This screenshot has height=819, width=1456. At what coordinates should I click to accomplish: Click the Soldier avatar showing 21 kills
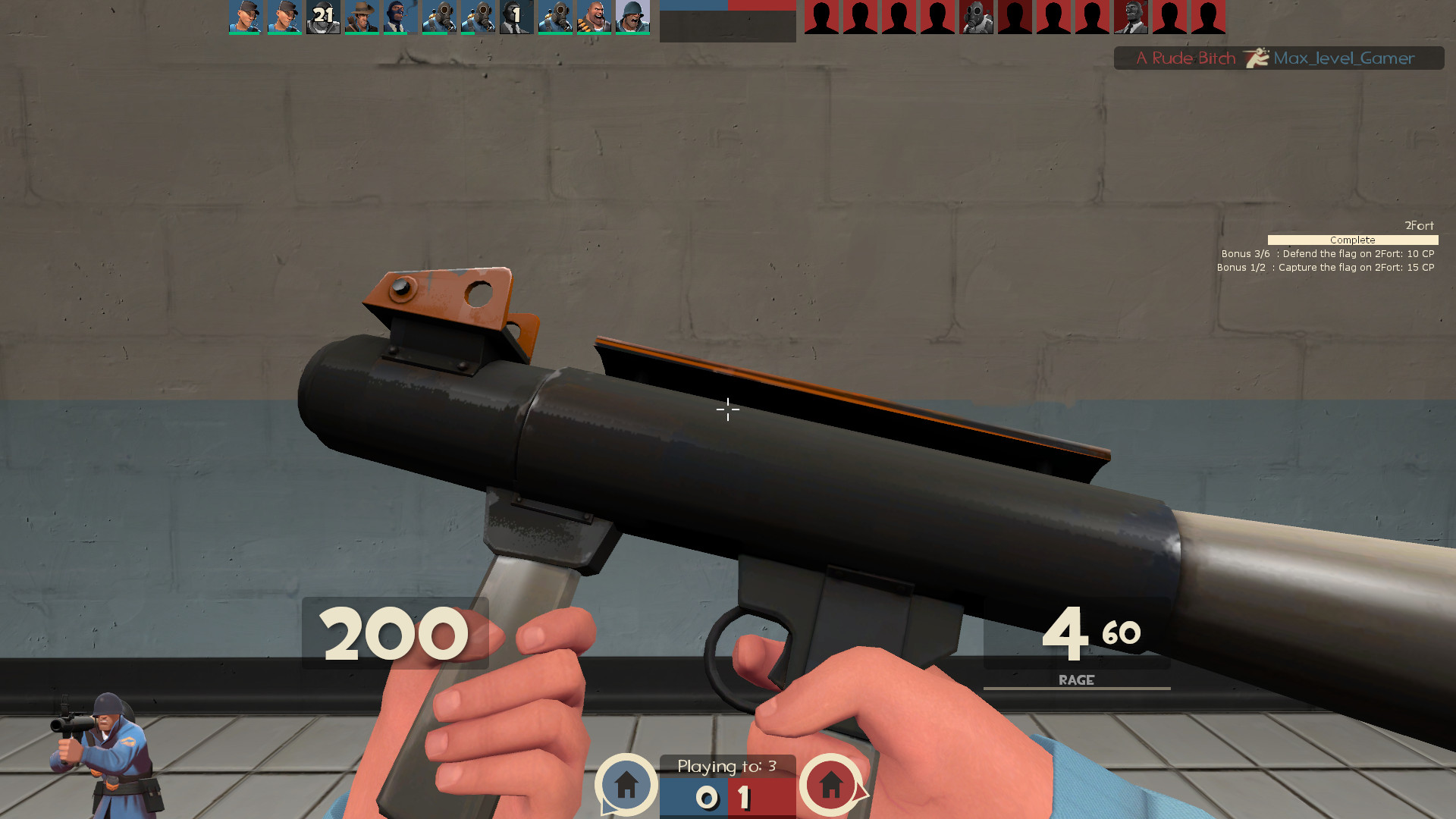(322, 17)
